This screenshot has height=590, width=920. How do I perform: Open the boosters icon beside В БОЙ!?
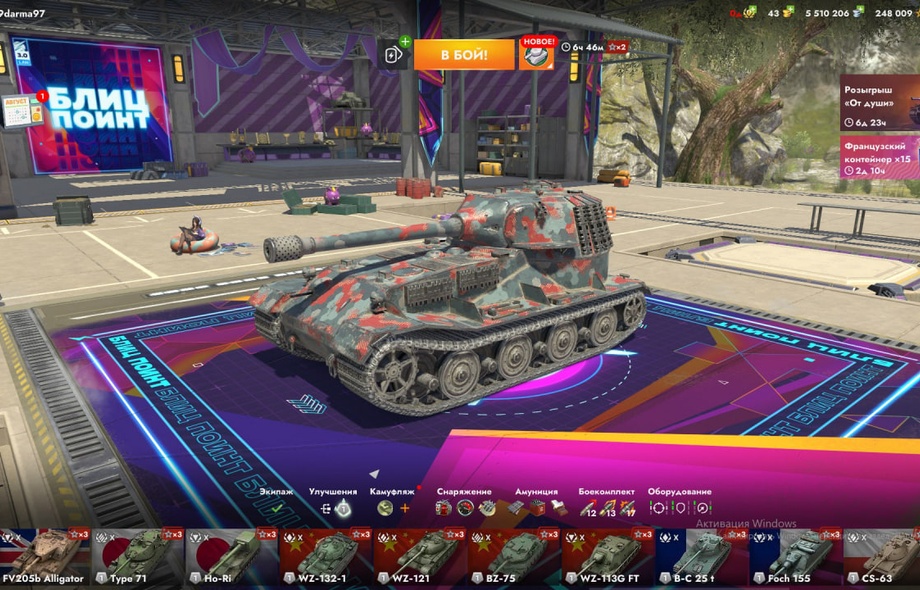(x=392, y=54)
